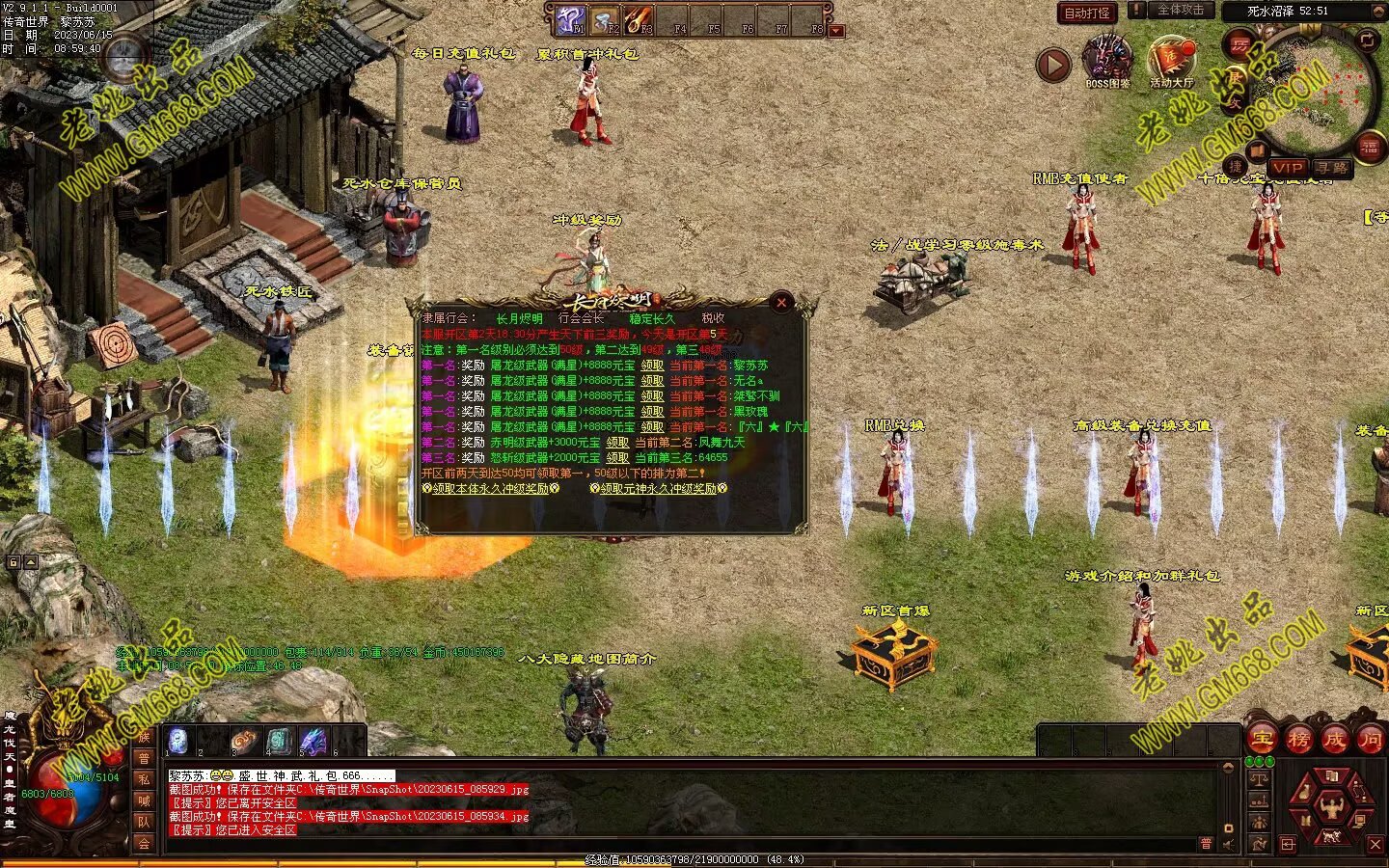The height and width of the screenshot is (868, 1389).
Task: Use the blue dragon skill in slot 5
Action: 313,741
